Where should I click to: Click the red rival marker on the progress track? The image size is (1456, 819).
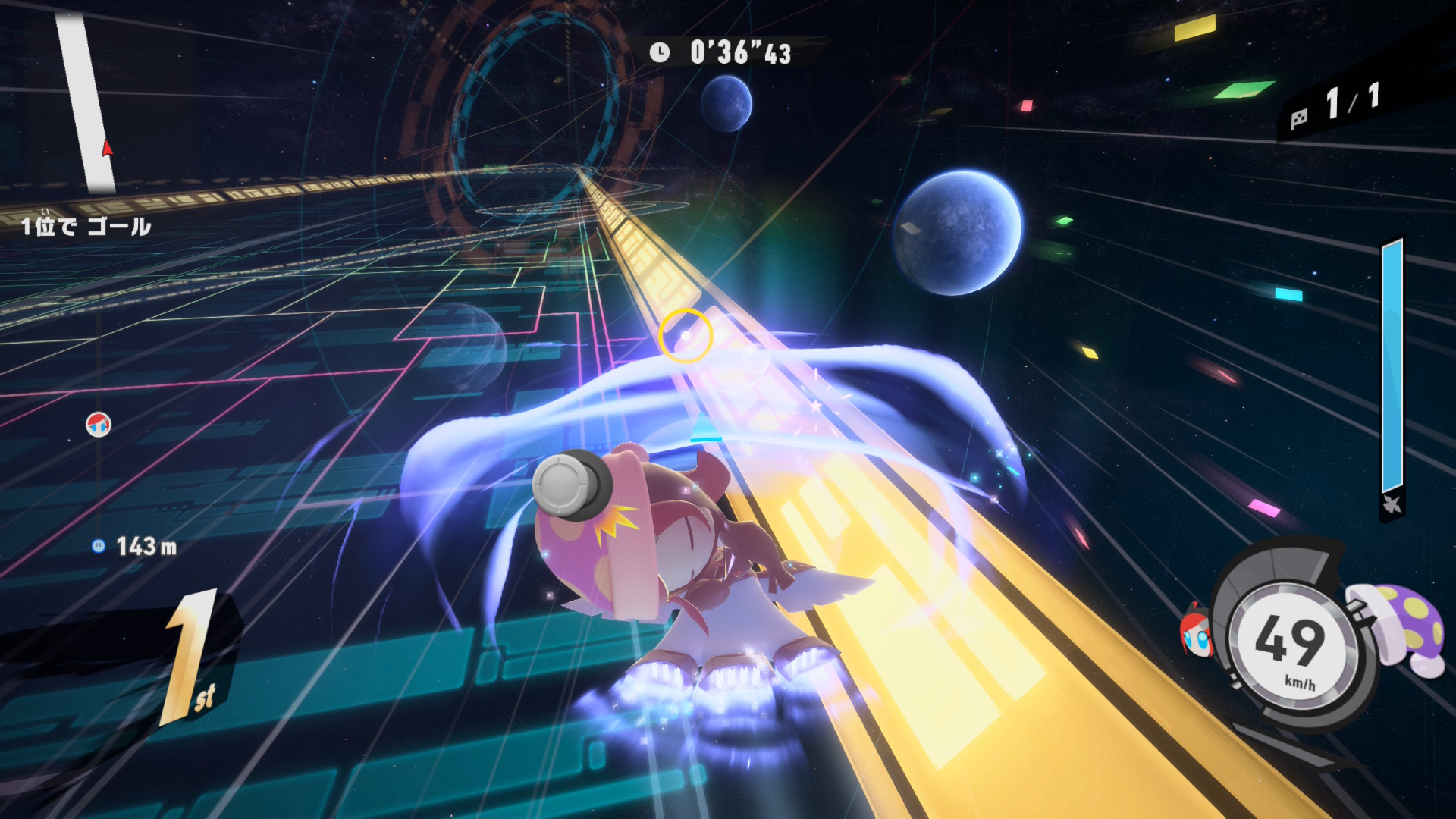[x=99, y=425]
